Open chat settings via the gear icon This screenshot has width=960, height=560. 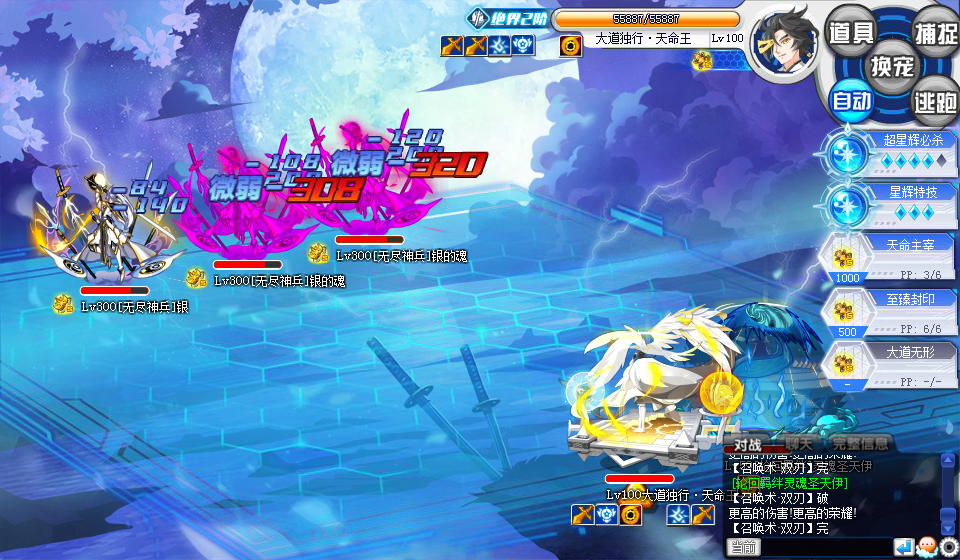click(x=948, y=547)
